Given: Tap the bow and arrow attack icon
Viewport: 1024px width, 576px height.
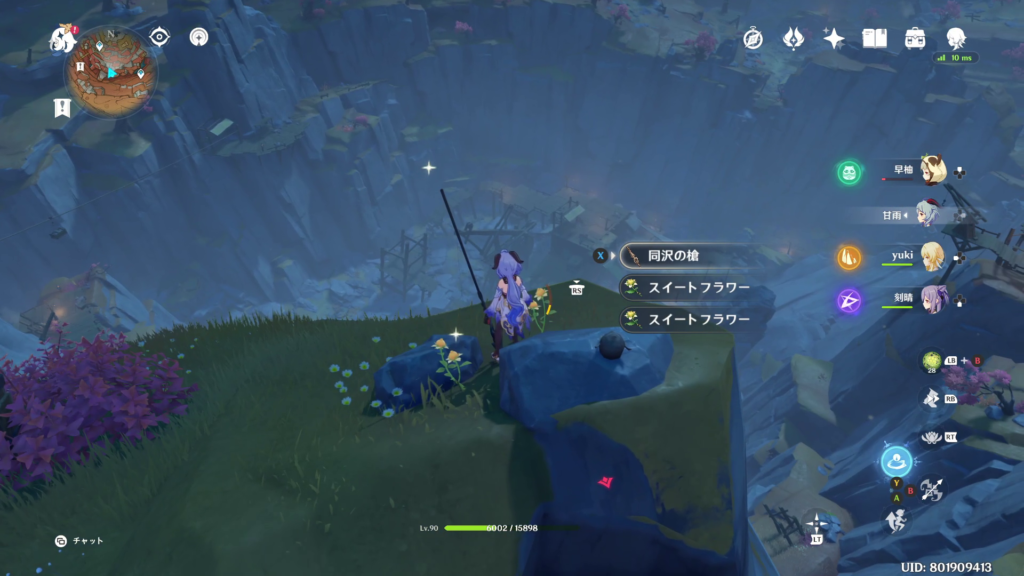Looking at the screenshot, I should click(932, 490).
